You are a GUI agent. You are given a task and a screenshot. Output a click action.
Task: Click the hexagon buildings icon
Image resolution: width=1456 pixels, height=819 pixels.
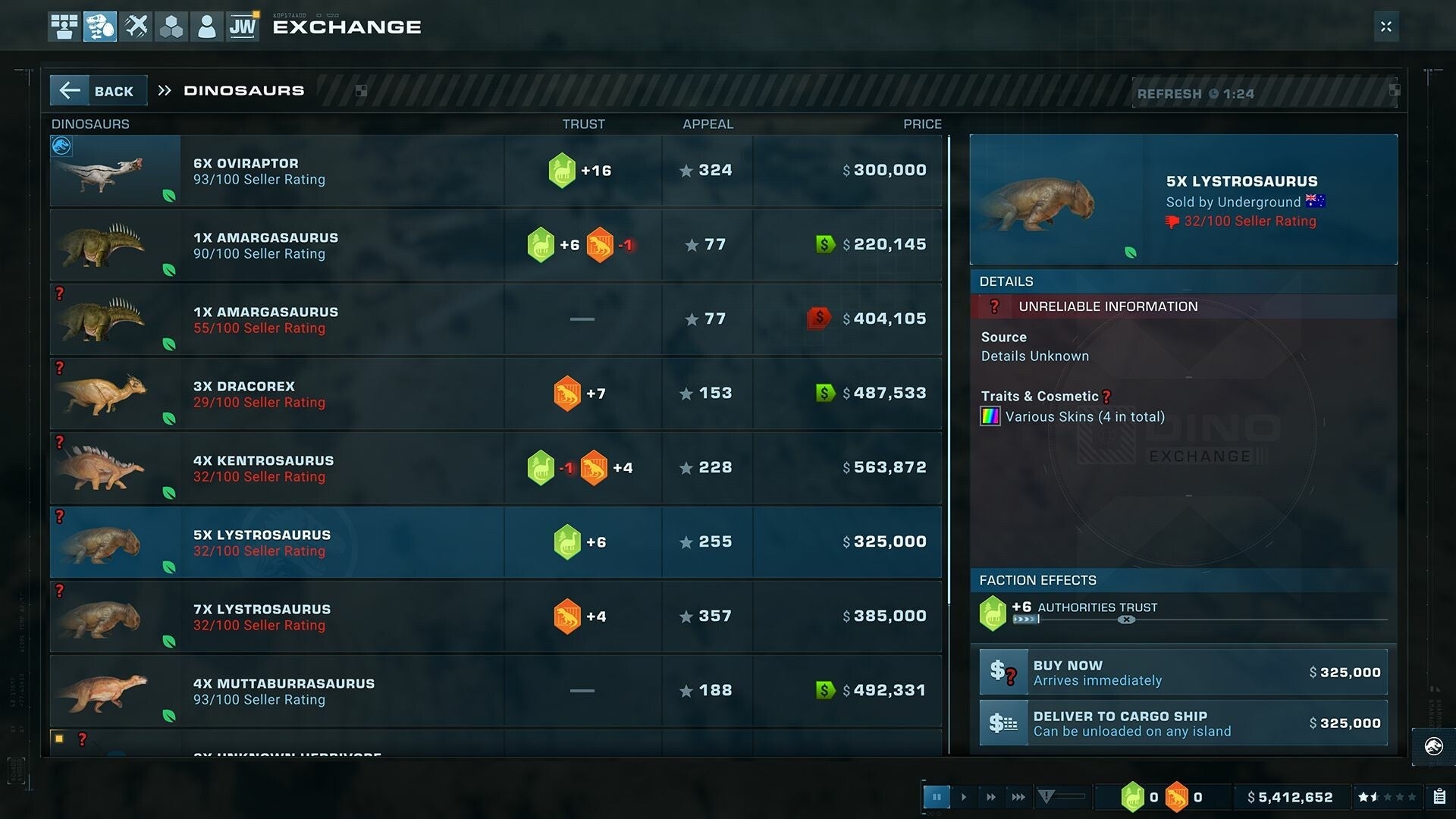click(x=171, y=27)
